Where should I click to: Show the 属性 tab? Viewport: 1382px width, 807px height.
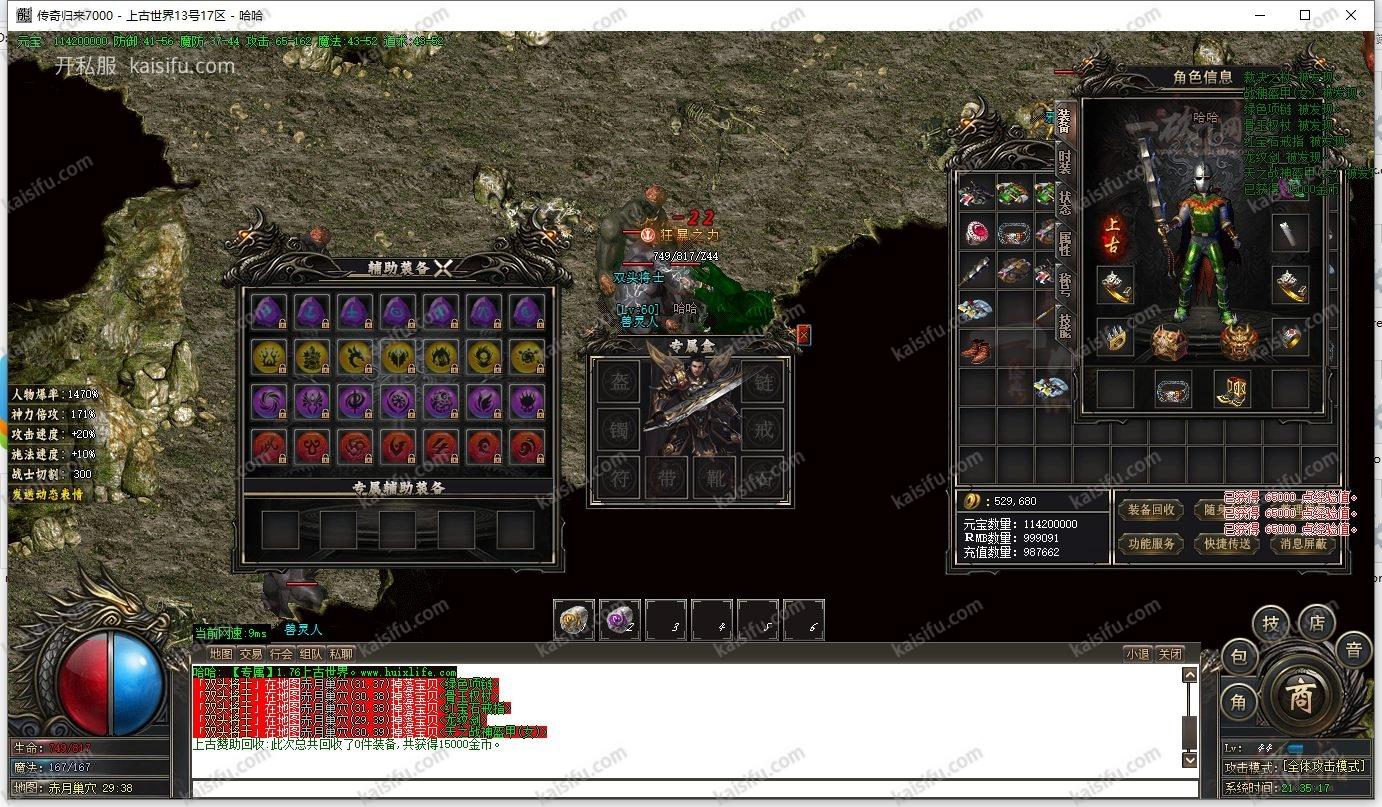tap(1064, 243)
